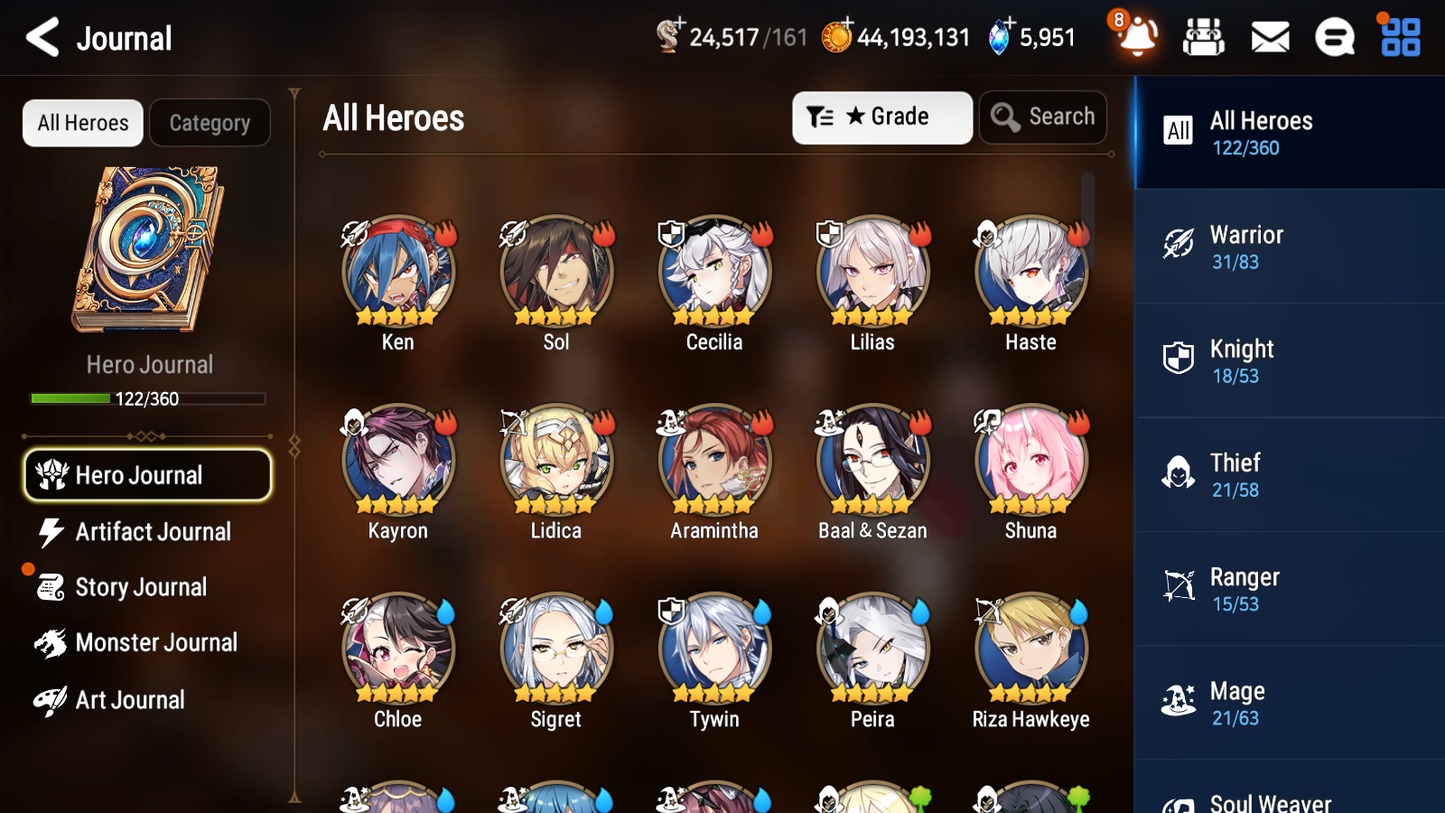This screenshot has height=813, width=1445.
Task: Click the Mage class icon
Action: [x=1178, y=702]
